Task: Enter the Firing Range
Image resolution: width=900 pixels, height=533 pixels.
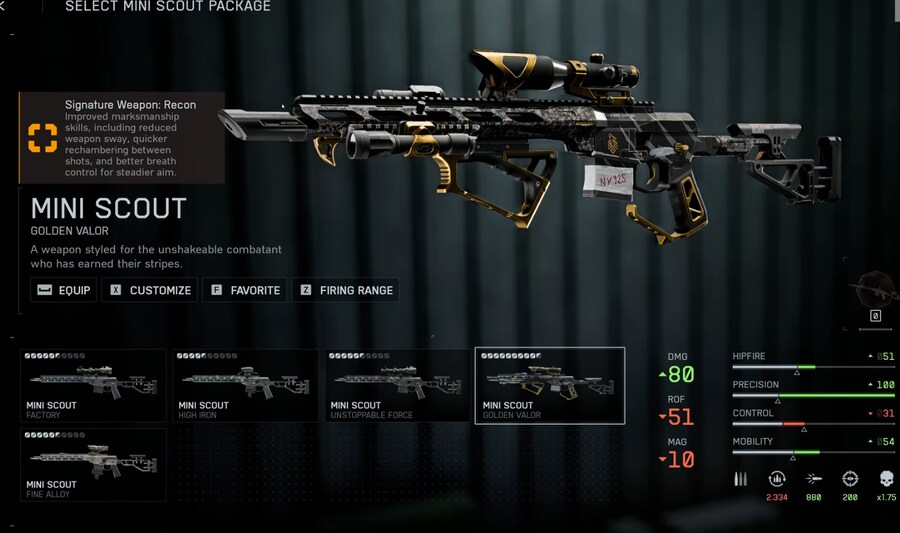Action: click(346, 290)
